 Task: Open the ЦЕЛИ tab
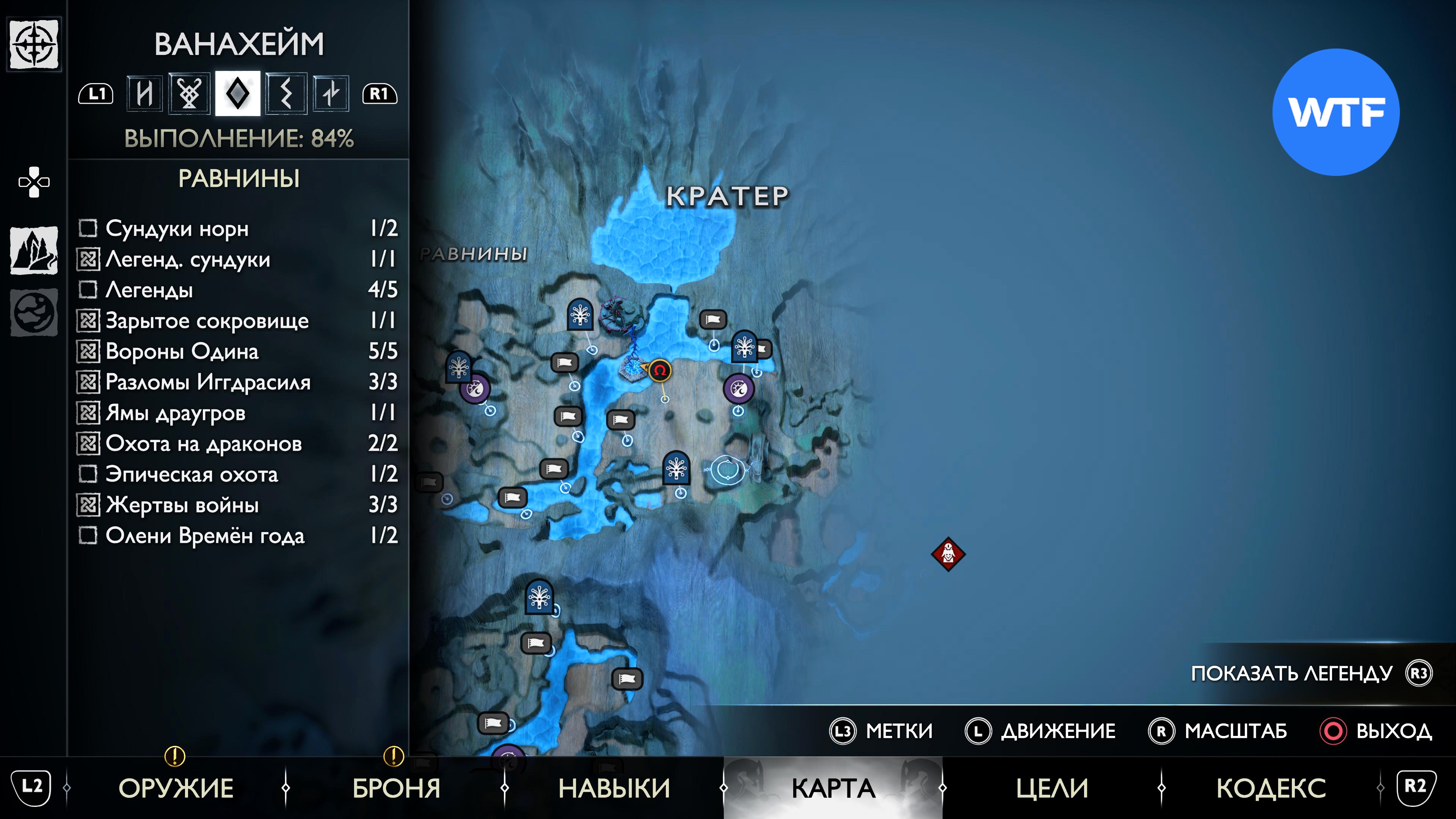[1052, 788]
